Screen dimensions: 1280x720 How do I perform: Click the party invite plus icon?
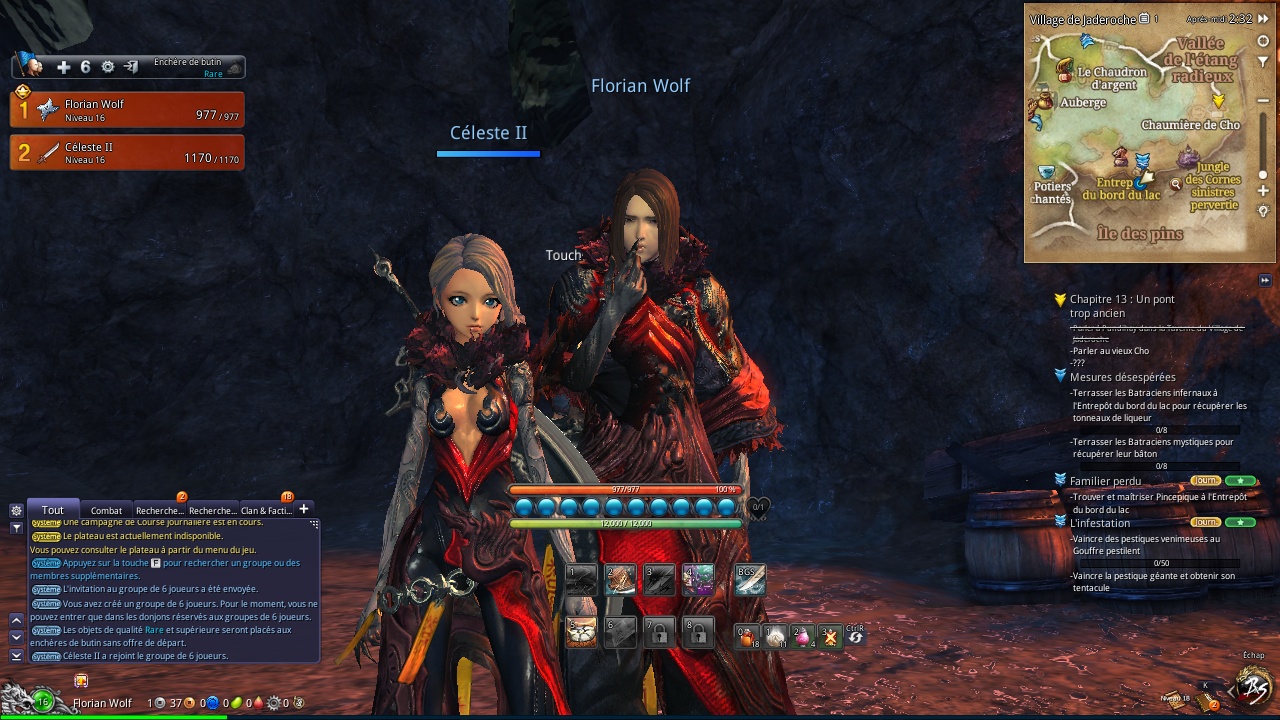point(63,67)
